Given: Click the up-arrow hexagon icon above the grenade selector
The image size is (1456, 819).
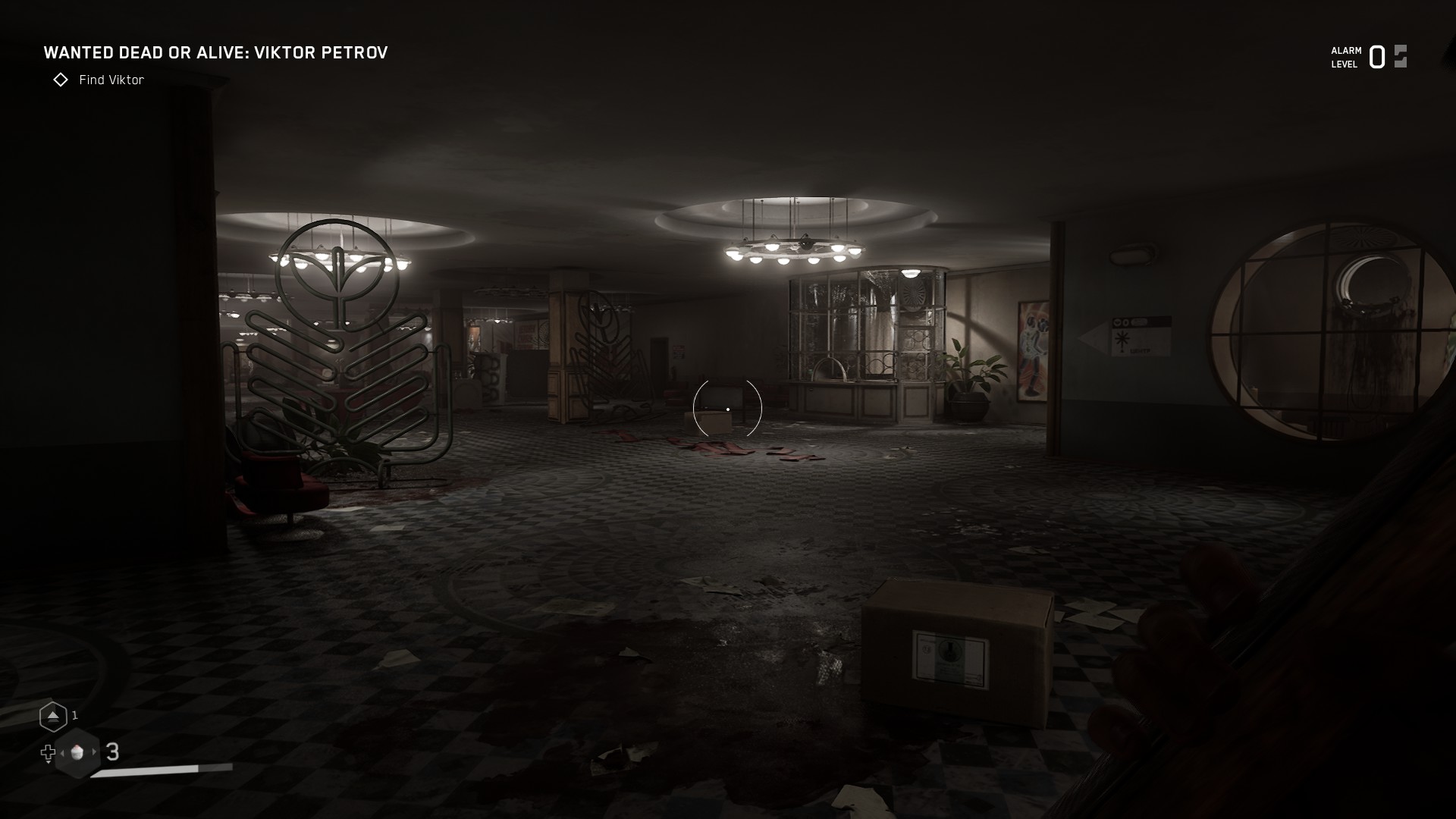Looking at the screenshot, I should point(54,717).
